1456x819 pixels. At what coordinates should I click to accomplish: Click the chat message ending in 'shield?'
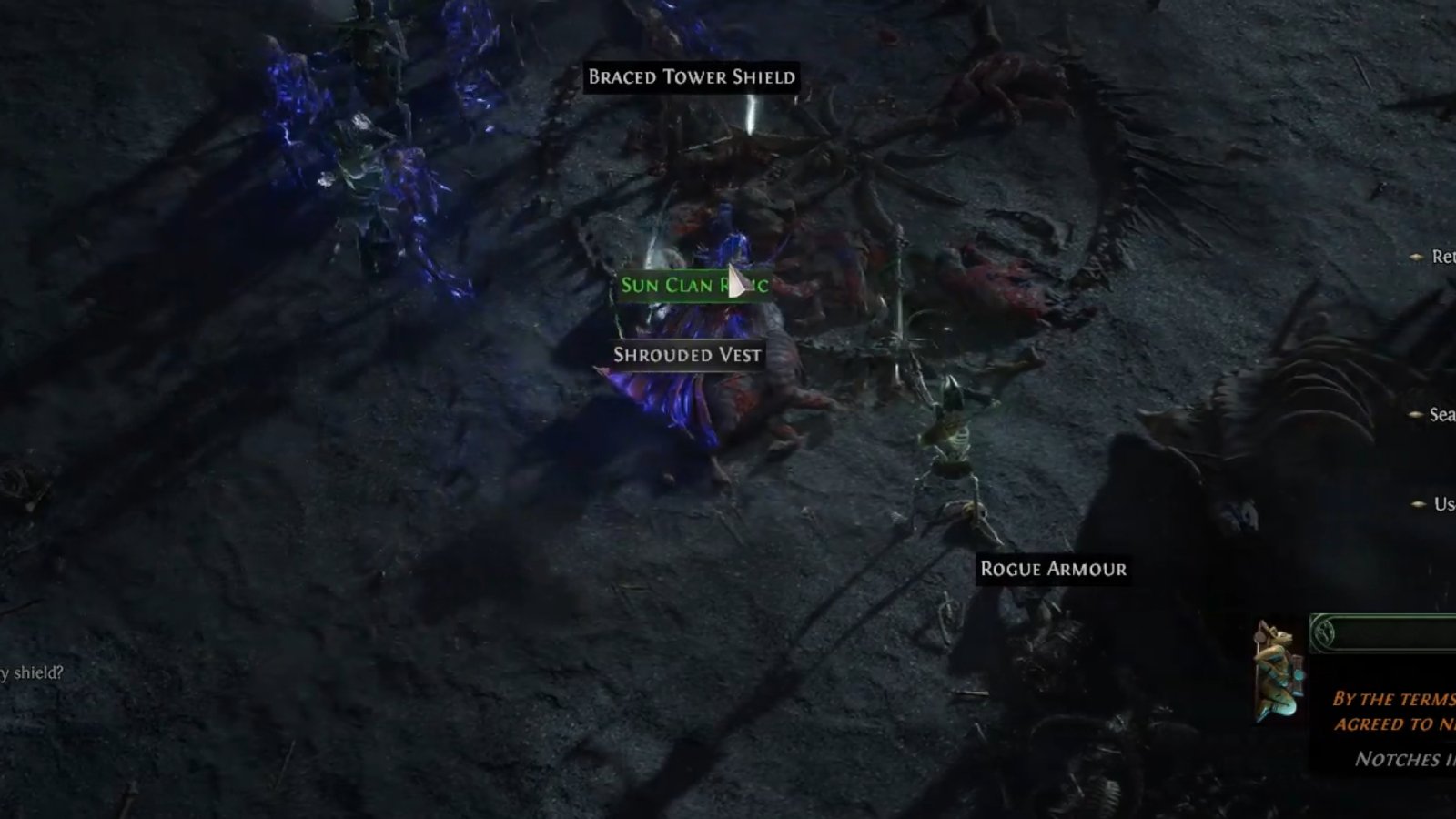pyautogui.click(x=32, y=674)
